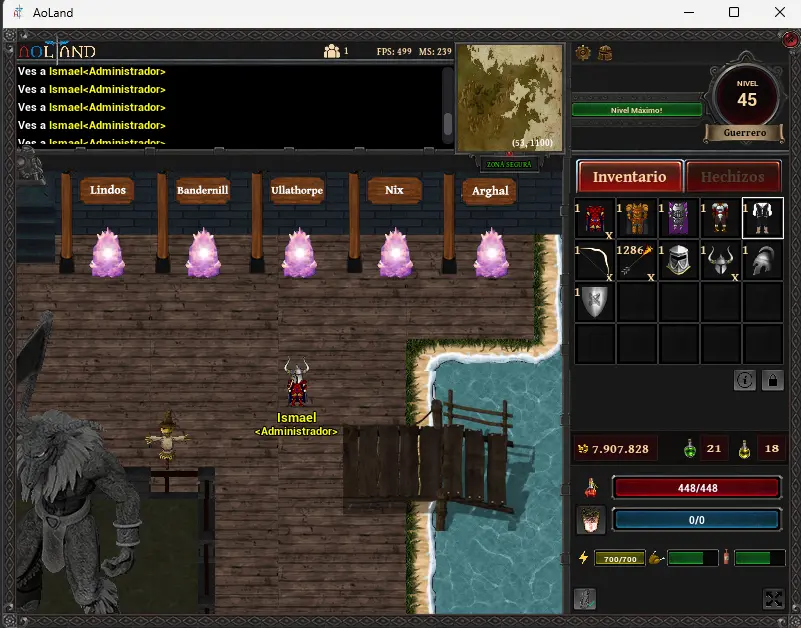Image resolution: width=801 pixels, height=628 pixels.
Task: Switch to the Hechizos tab
Action: 732,177
